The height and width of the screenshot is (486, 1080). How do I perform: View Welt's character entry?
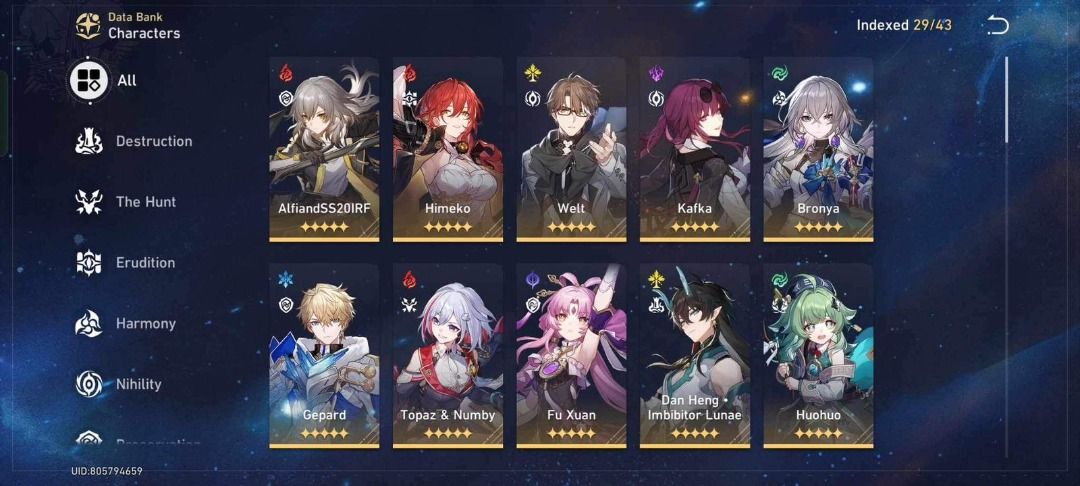point(571,148)
